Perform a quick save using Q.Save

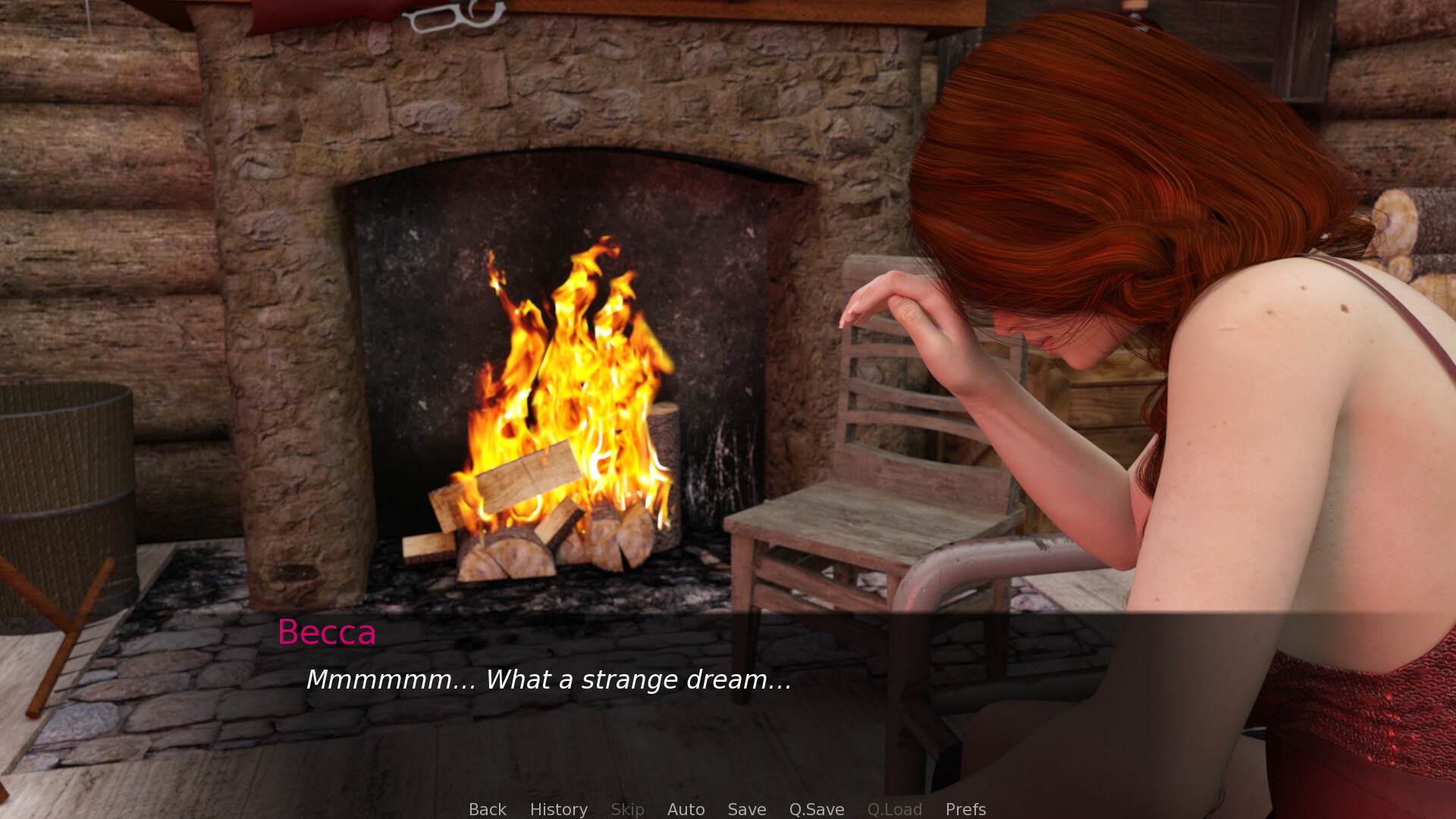pos(815,809)
